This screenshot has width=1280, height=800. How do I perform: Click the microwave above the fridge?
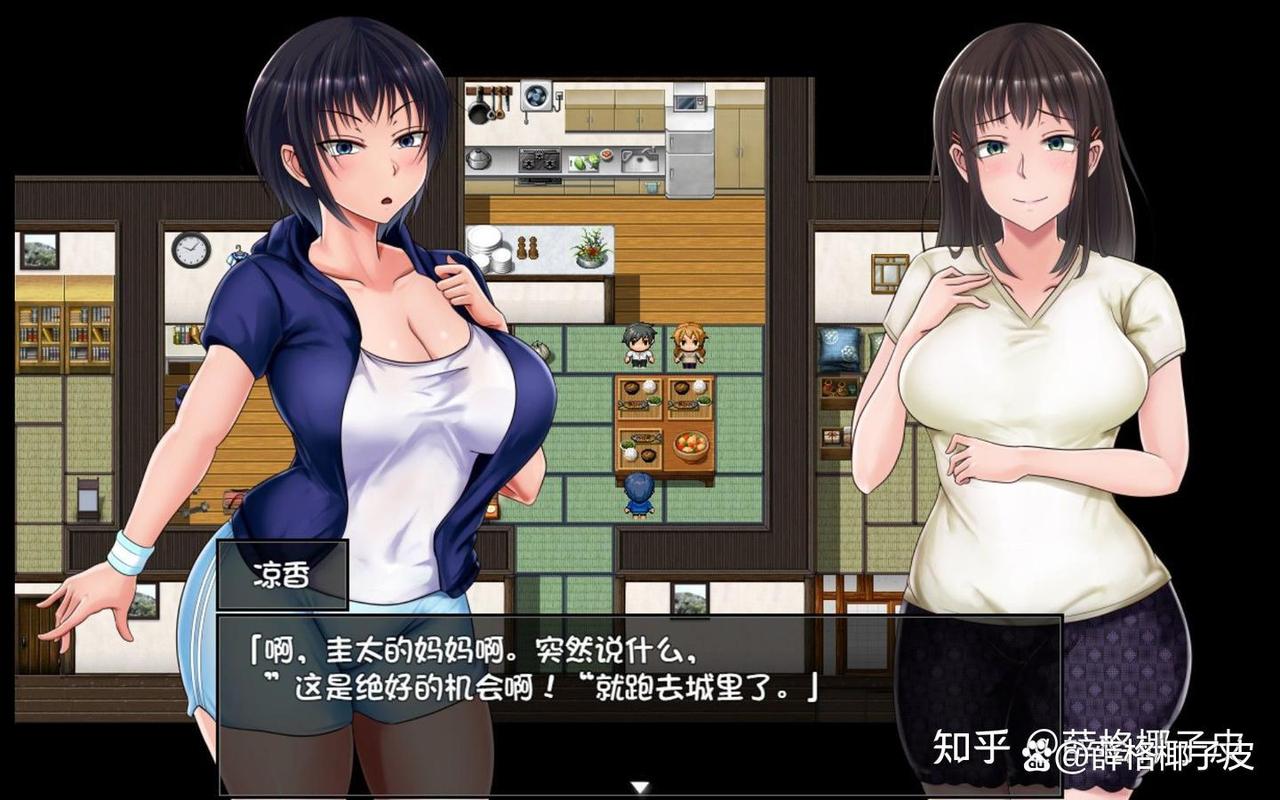(x=688, y=101)
